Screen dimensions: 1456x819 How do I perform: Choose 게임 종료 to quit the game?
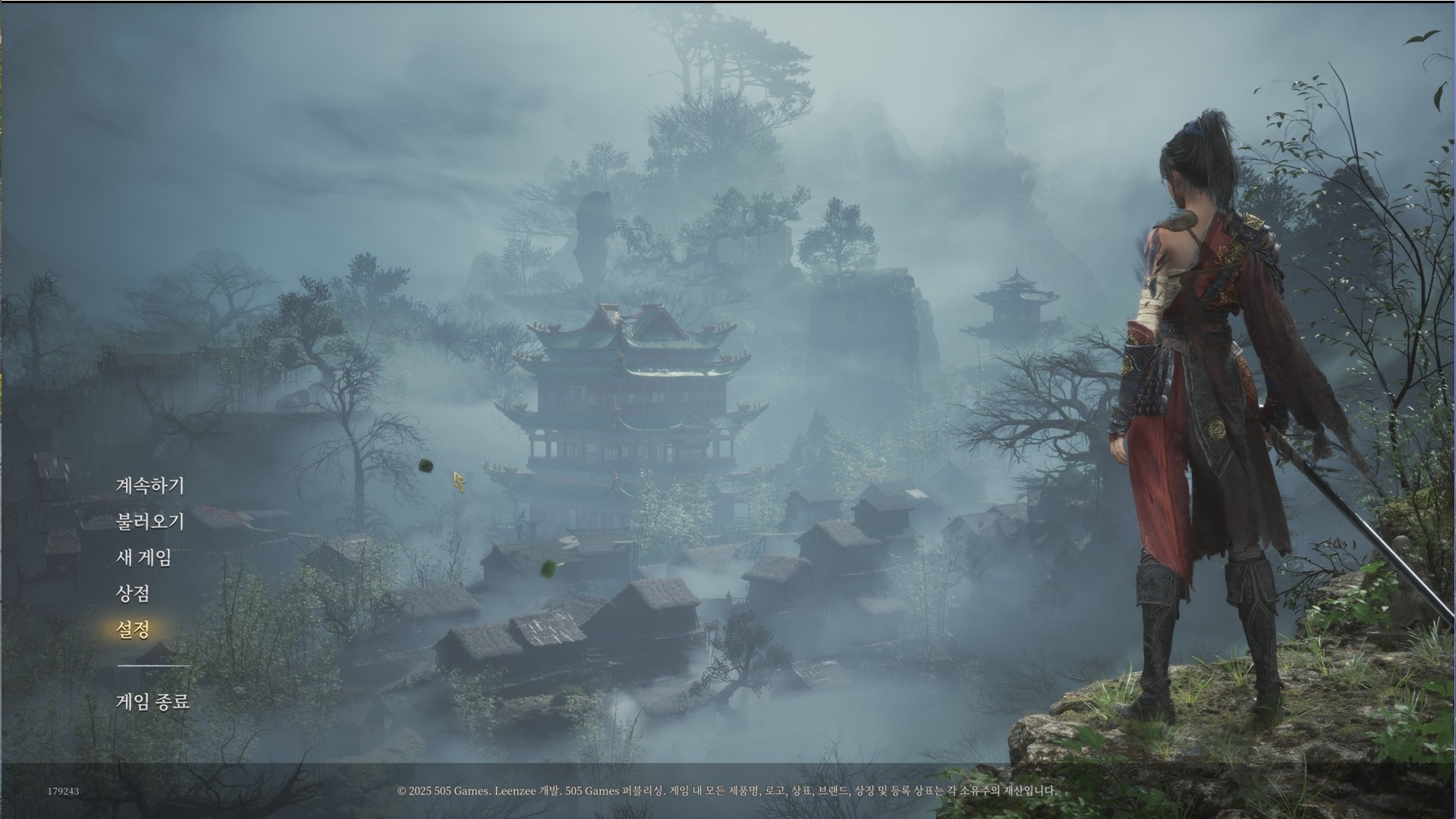153,701
